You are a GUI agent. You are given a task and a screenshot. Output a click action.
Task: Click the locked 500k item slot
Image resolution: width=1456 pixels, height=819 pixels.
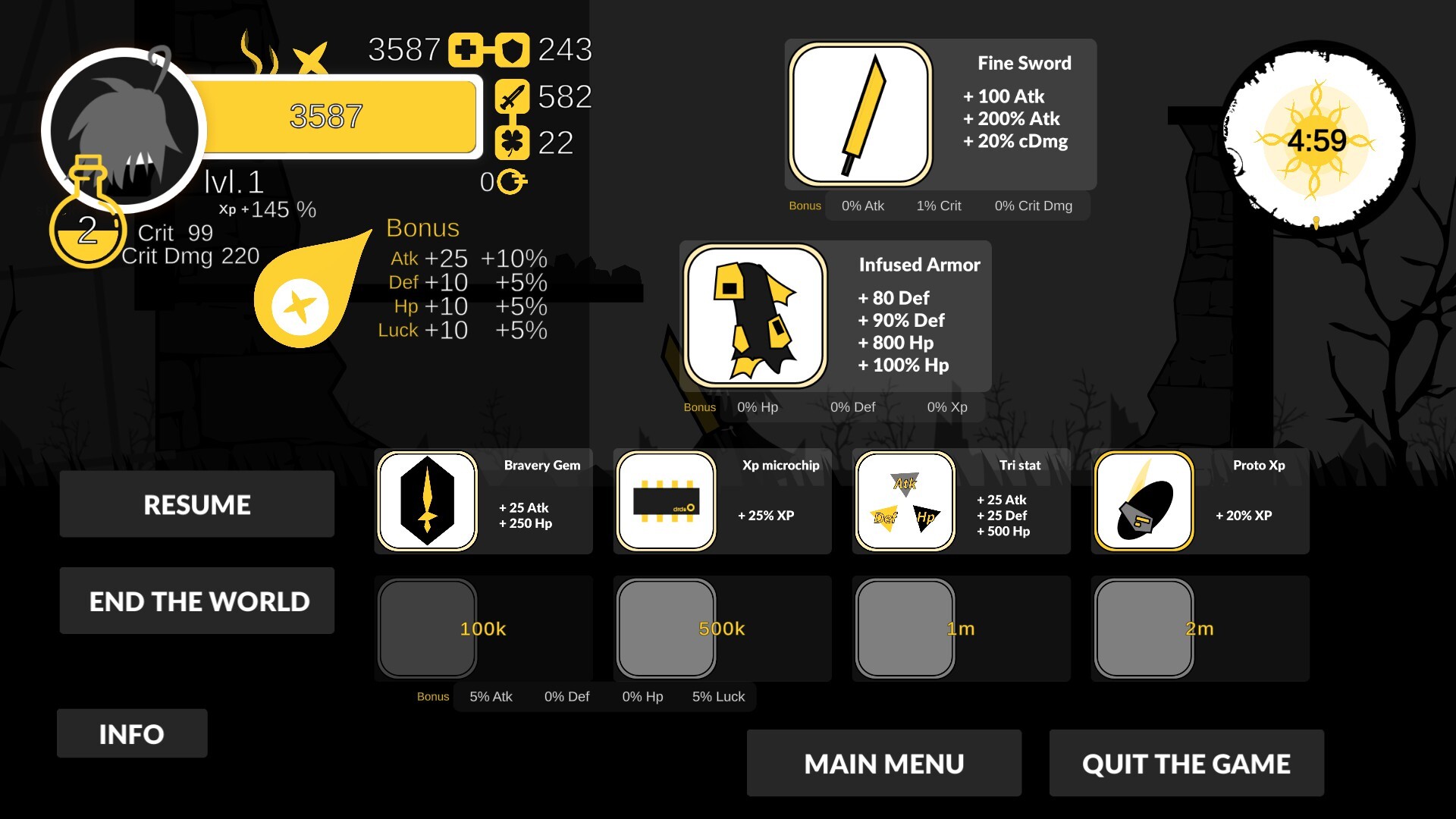666,629
